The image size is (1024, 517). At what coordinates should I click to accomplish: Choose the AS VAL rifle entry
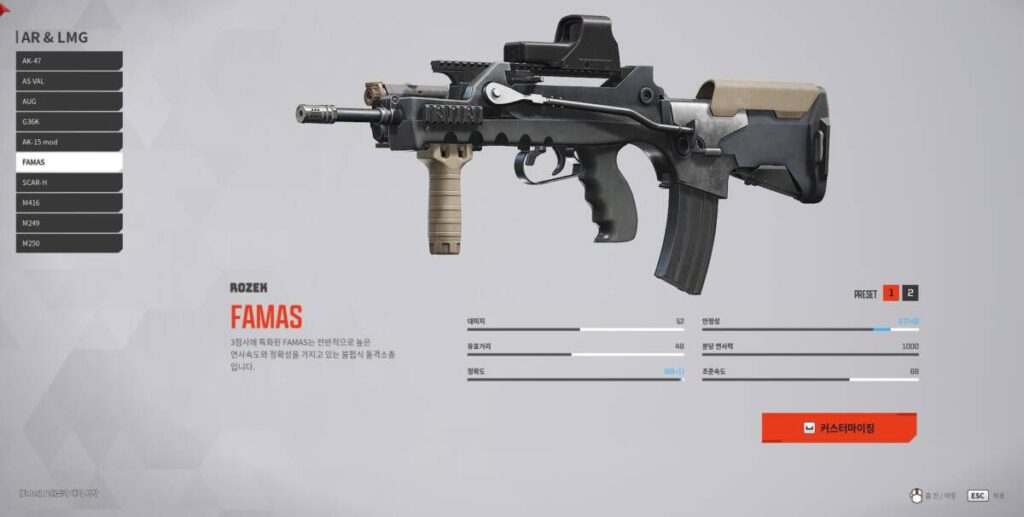(x=68, y=81)
